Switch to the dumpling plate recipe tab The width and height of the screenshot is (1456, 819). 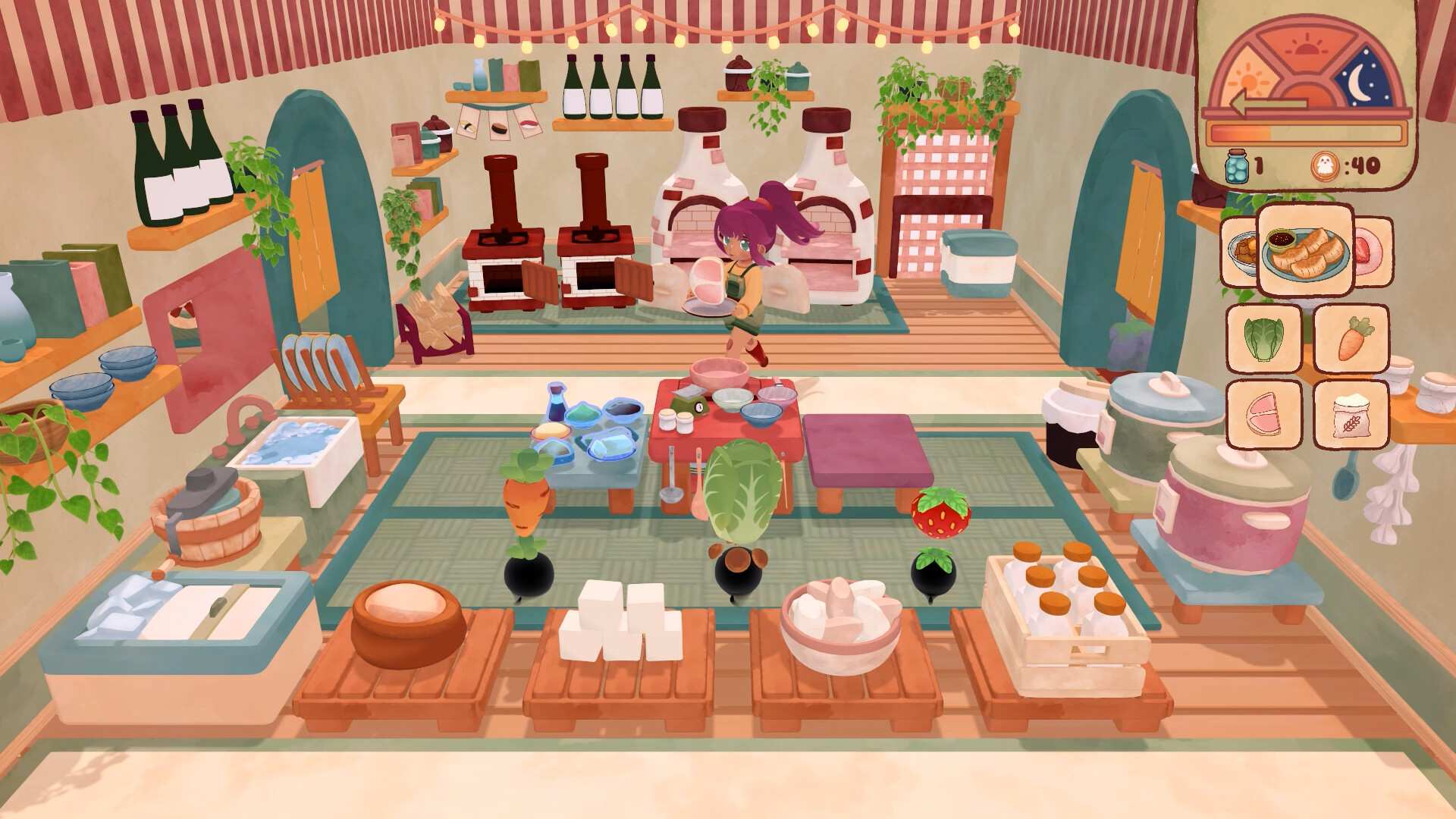point(1306,250)
